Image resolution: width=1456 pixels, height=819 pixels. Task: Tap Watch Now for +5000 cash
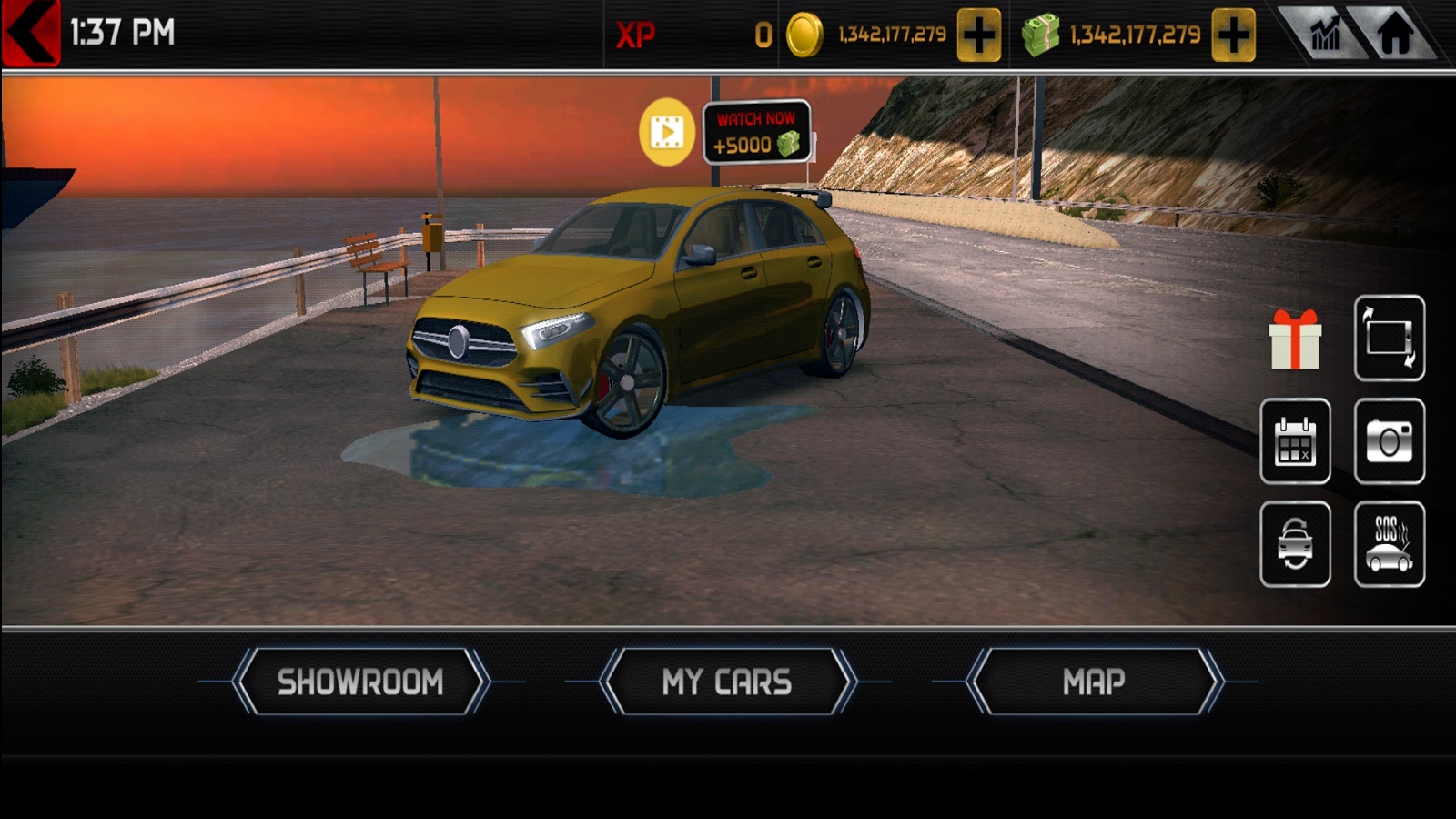[756, 133]
